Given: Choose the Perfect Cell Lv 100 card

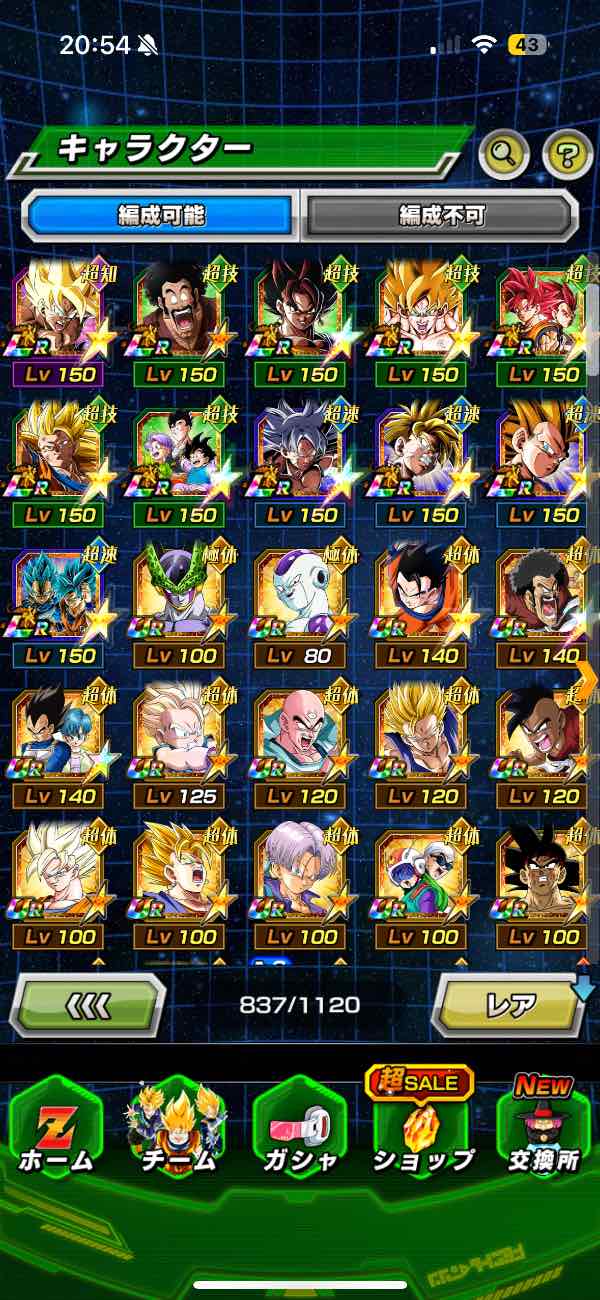Looking at the screenshot, I should pos(179,606).
